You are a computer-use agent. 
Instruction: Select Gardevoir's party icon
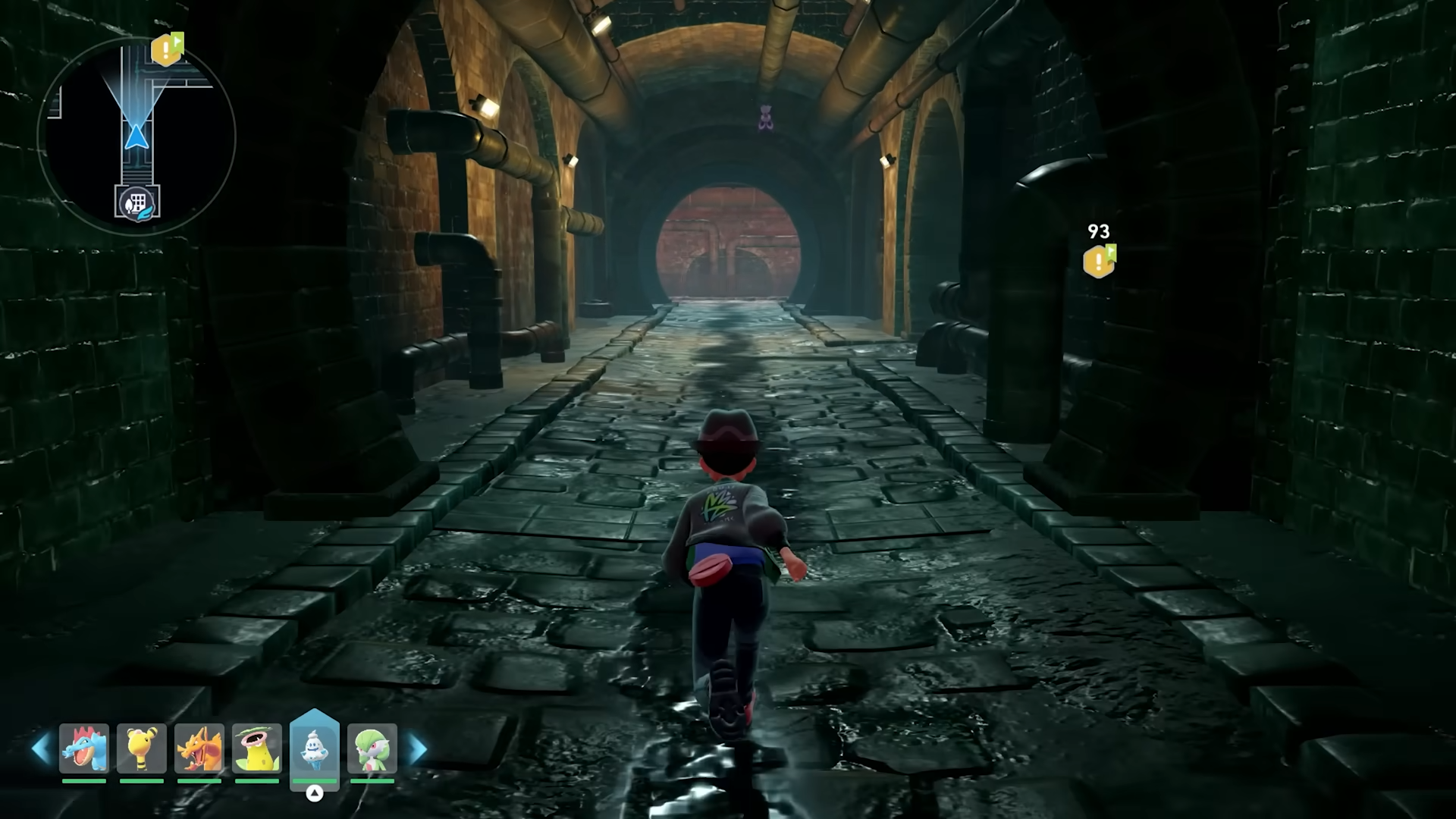click(372, 749)
